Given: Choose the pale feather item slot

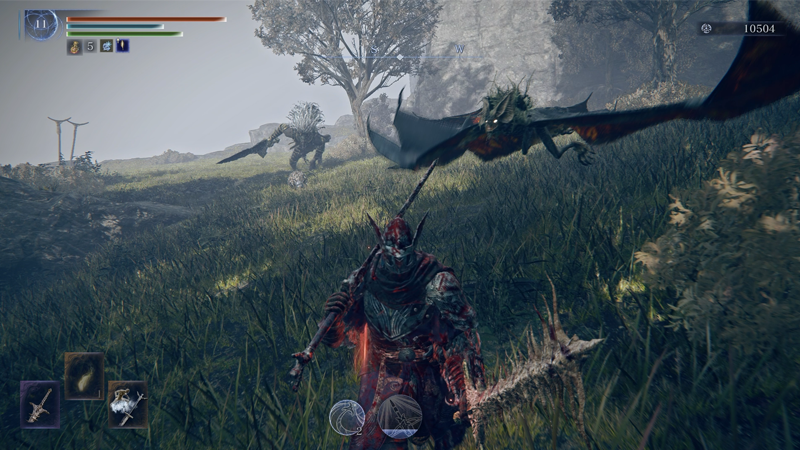Looking at the screenshot, I should pos(84,374).
